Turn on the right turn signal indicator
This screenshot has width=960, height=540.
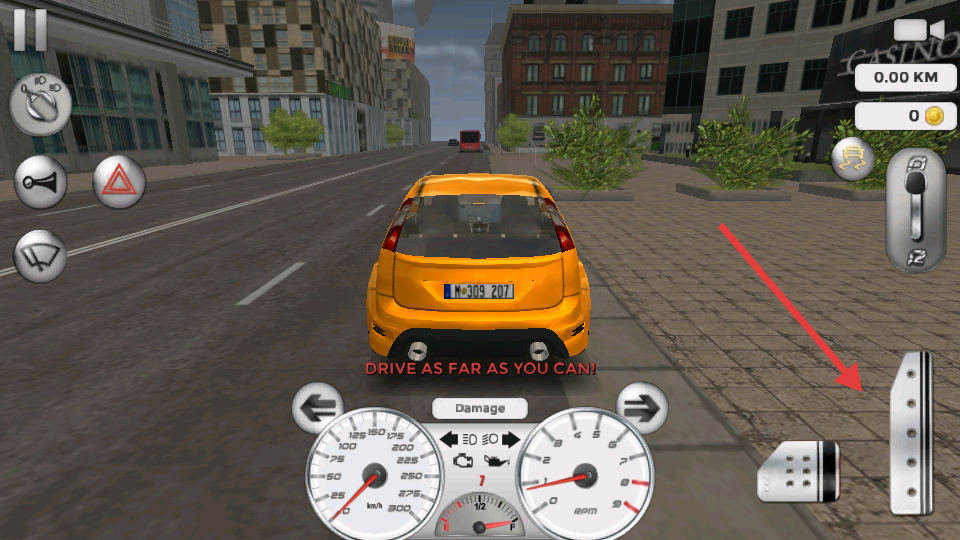tap(511, 439)
